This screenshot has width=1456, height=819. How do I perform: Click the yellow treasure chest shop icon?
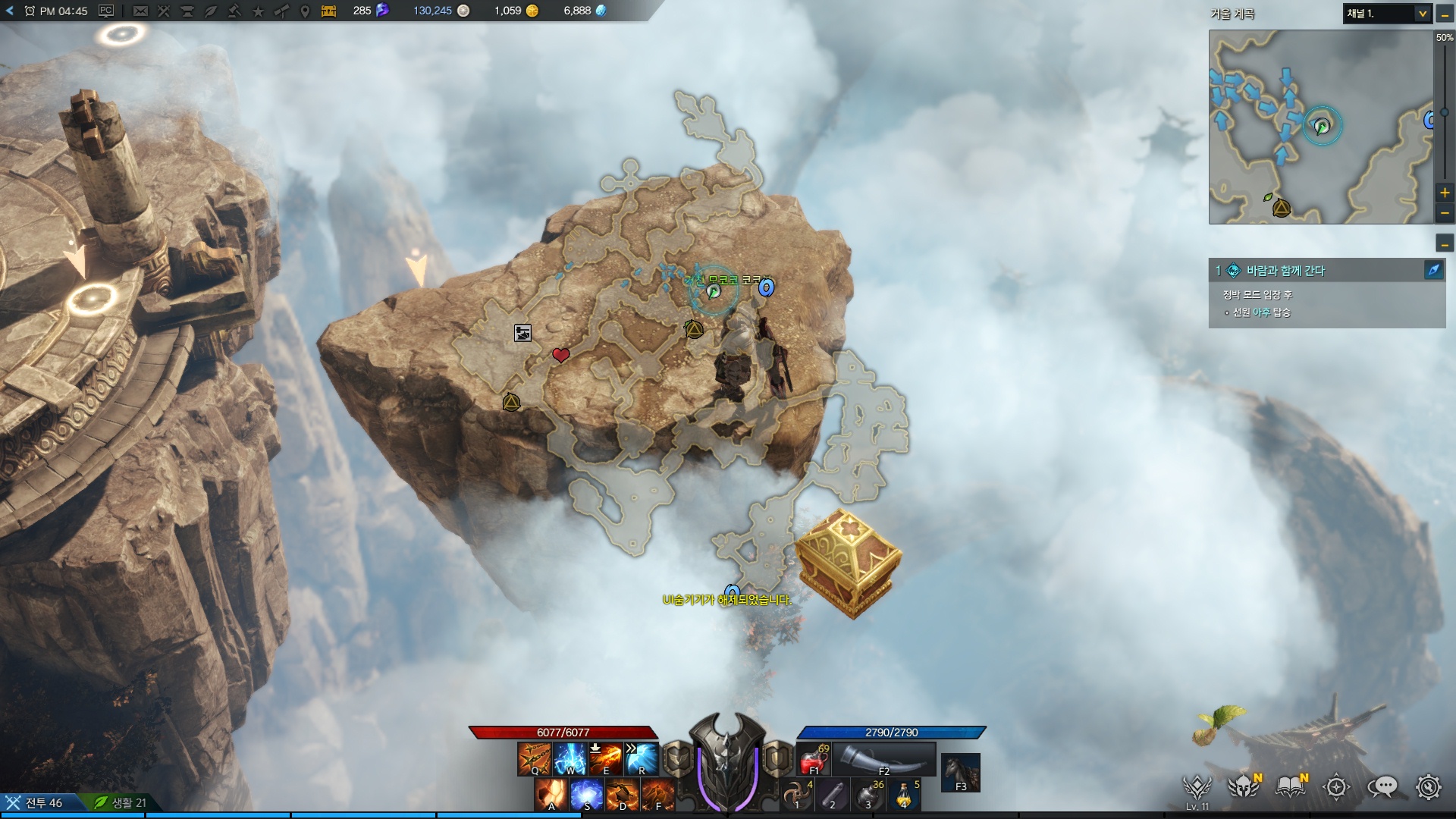(328, 11)
